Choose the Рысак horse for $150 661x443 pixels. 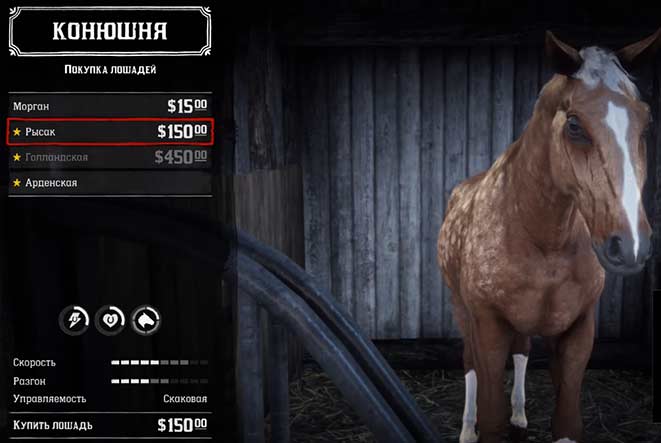[x=110, y=131]
